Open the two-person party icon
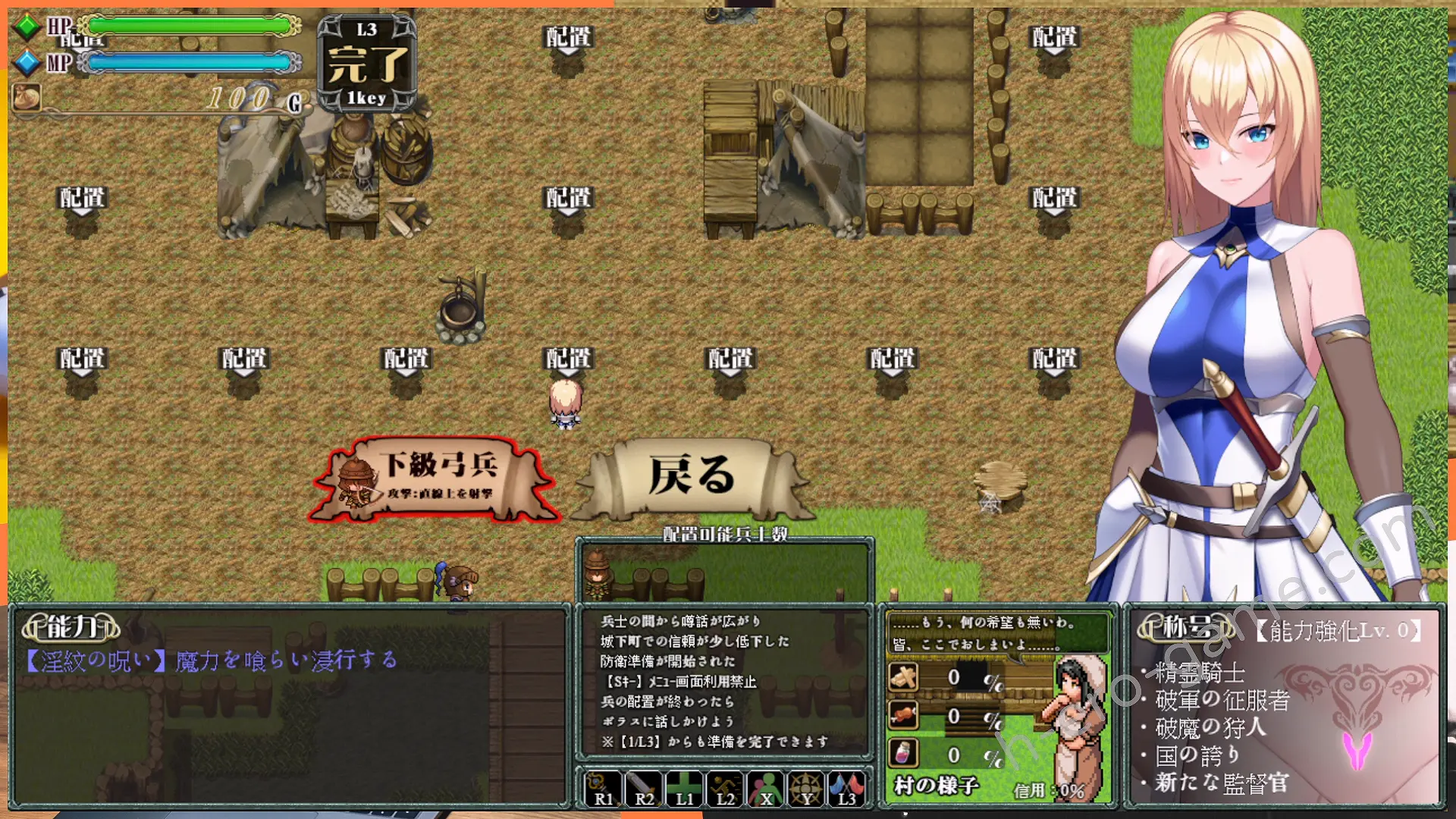 pyautogui.click(x=766, y=788)
